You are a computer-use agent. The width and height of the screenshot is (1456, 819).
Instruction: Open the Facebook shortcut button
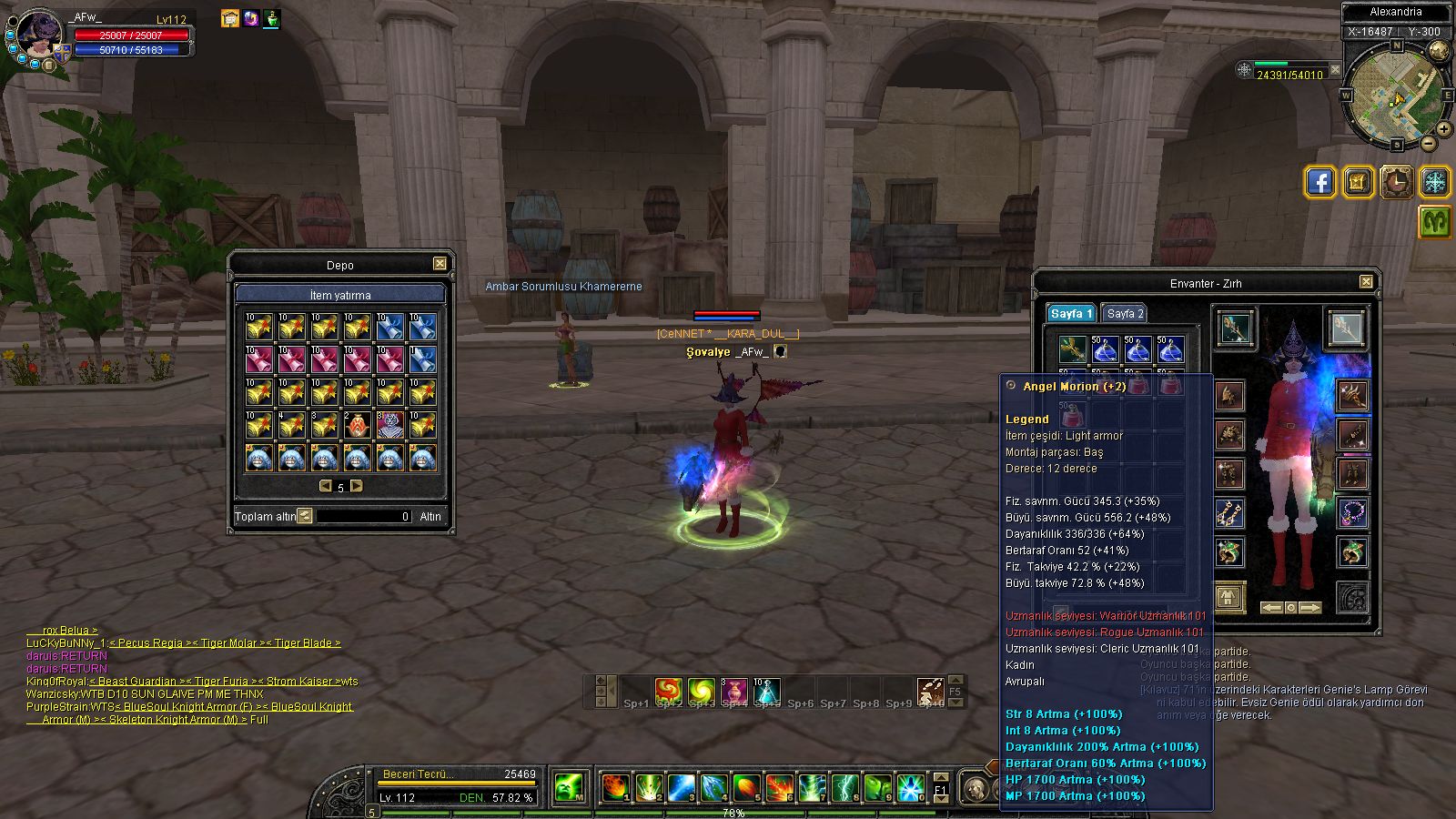pyautogui.click(x=1319, y=182)
